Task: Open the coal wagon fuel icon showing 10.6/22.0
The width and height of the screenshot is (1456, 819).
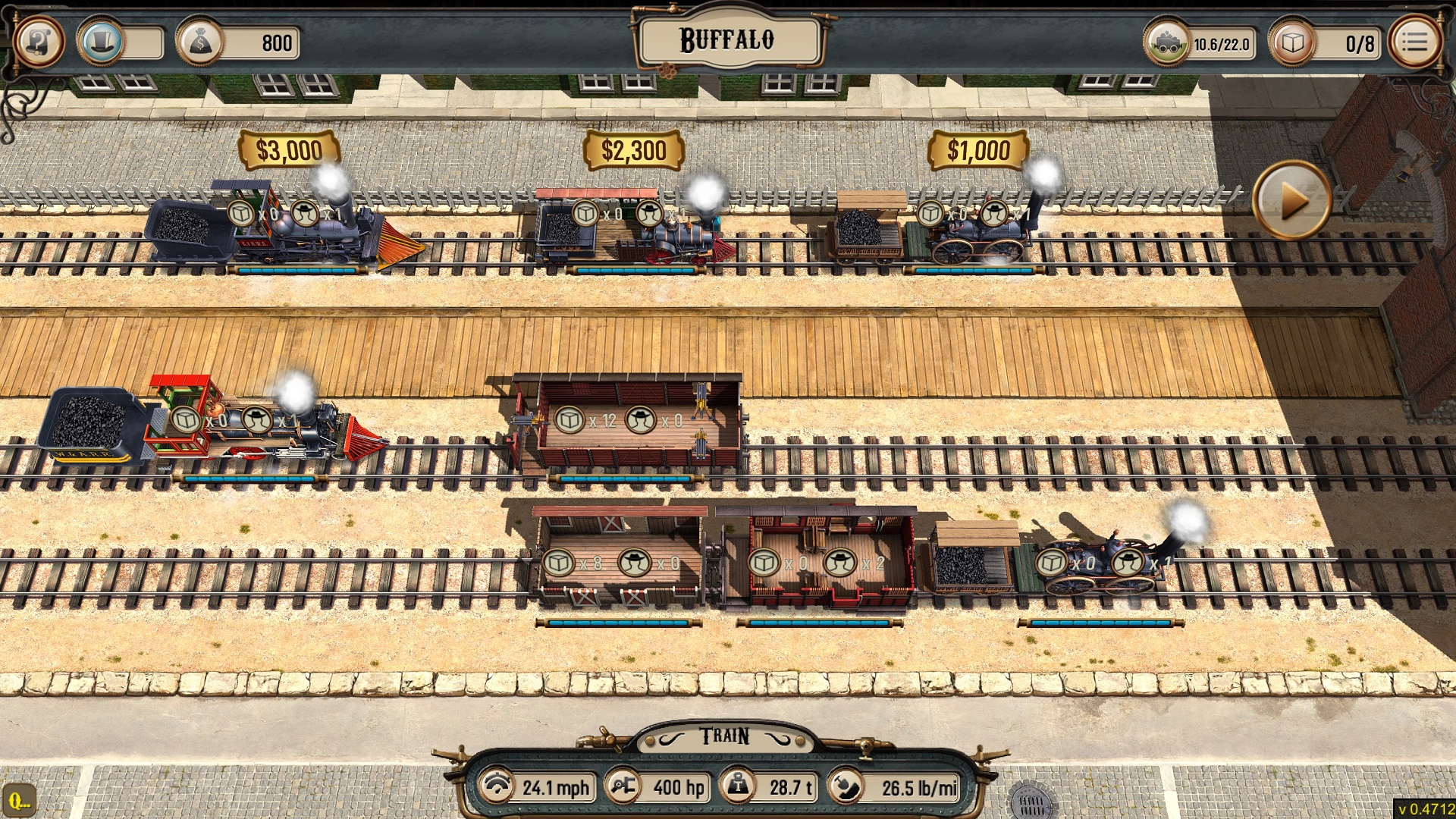Action: point(1169,43)
